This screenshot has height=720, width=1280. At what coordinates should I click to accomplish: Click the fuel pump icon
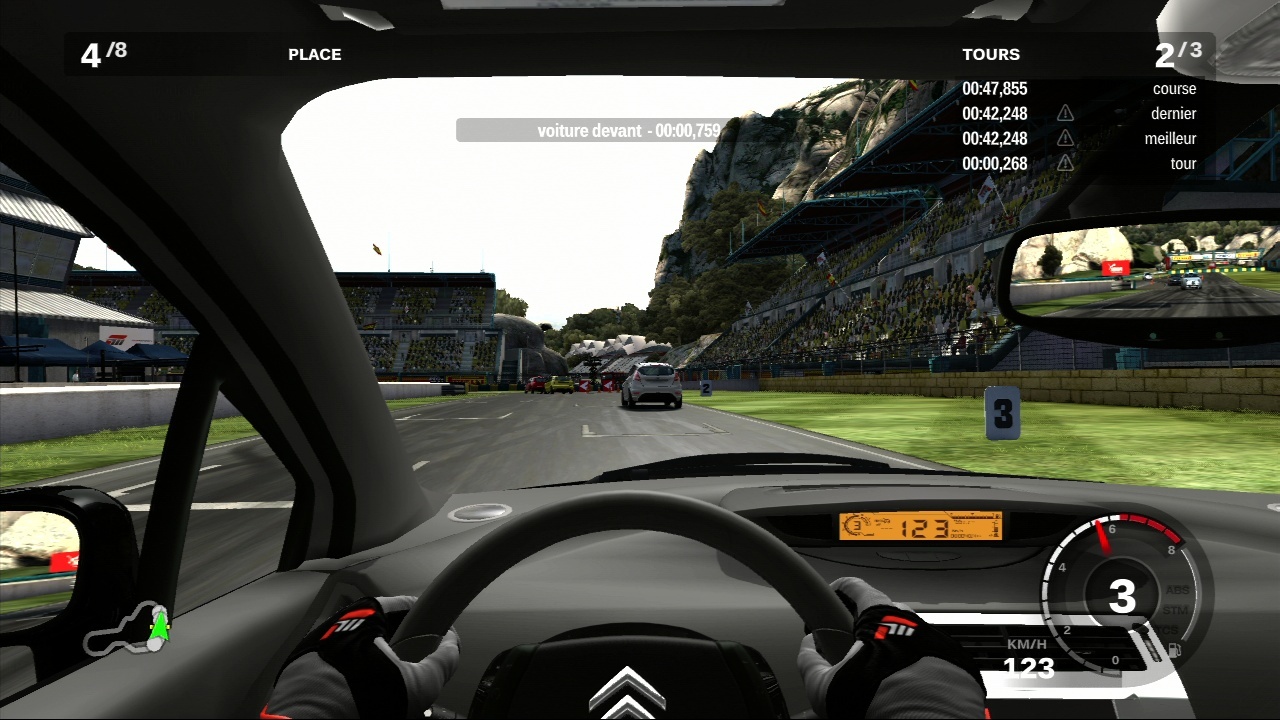(1173, 651)
